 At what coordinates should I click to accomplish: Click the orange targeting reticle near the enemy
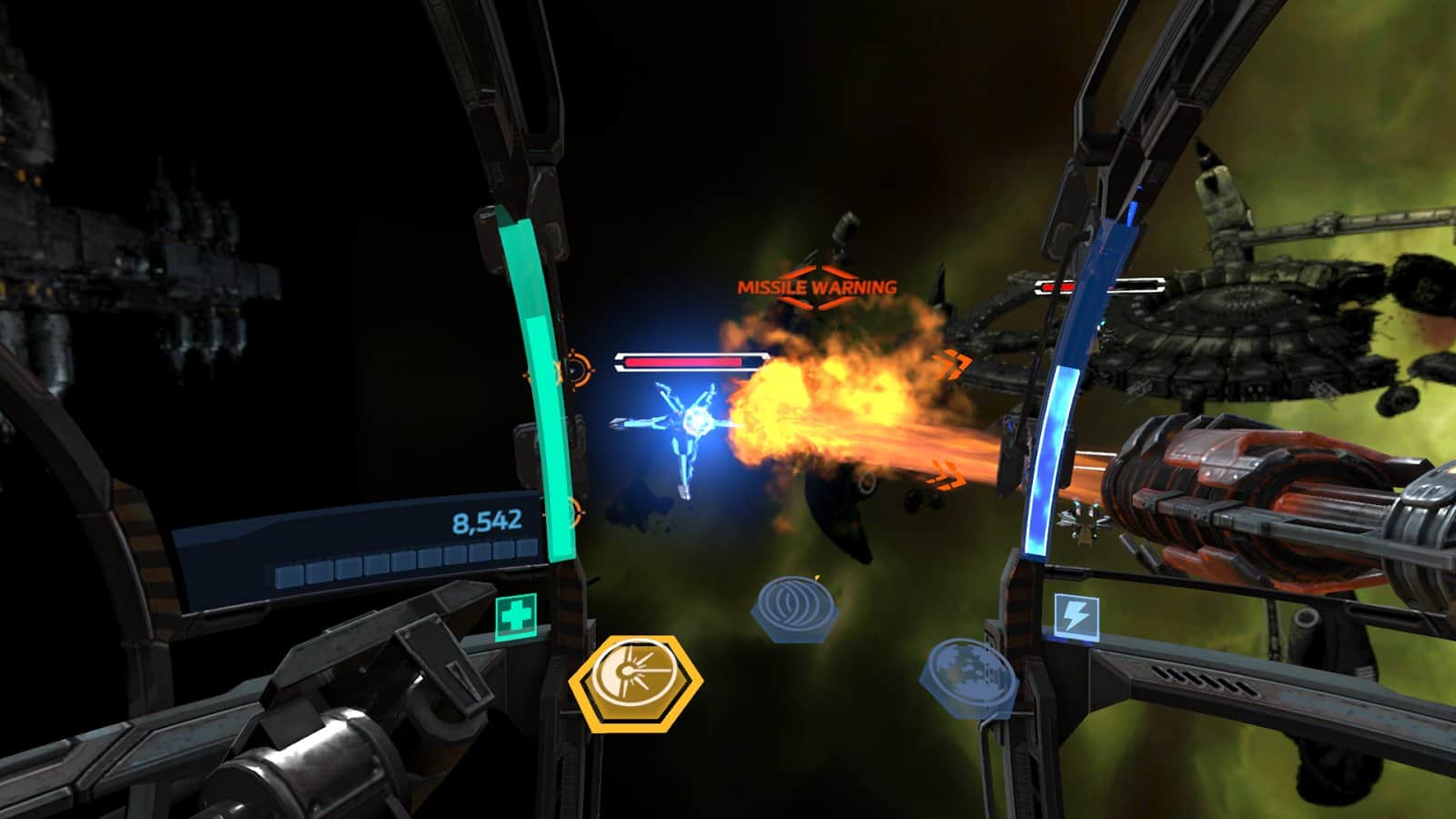[x=573, y=369]
